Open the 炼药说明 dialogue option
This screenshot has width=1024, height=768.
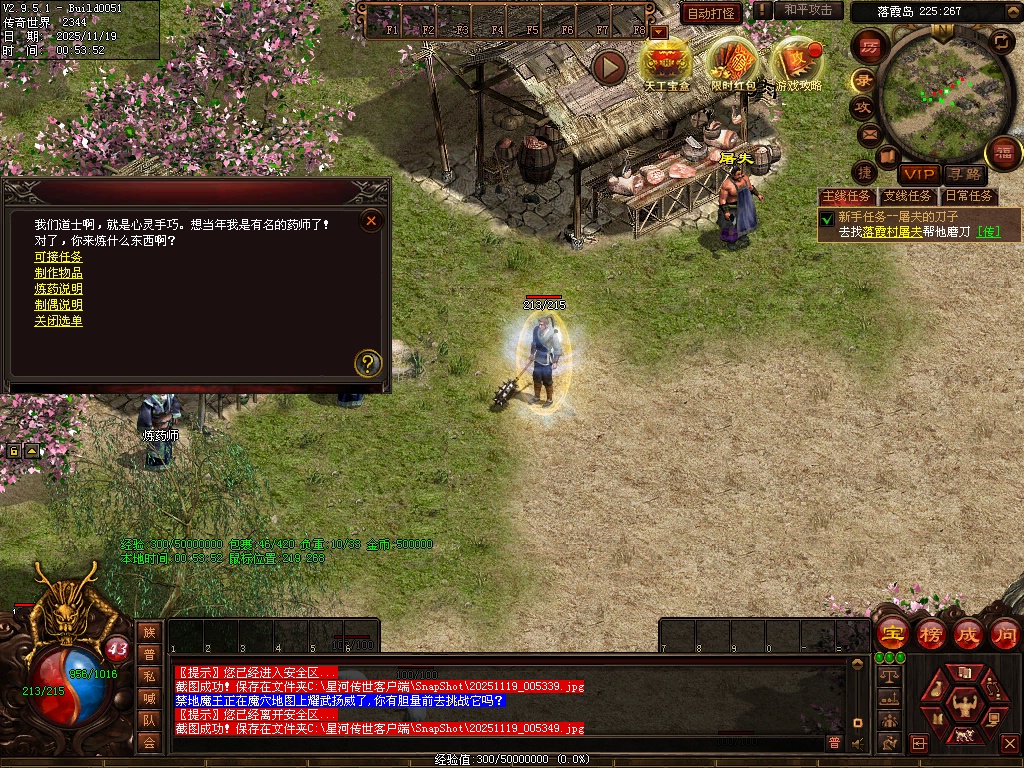[58, 289]
